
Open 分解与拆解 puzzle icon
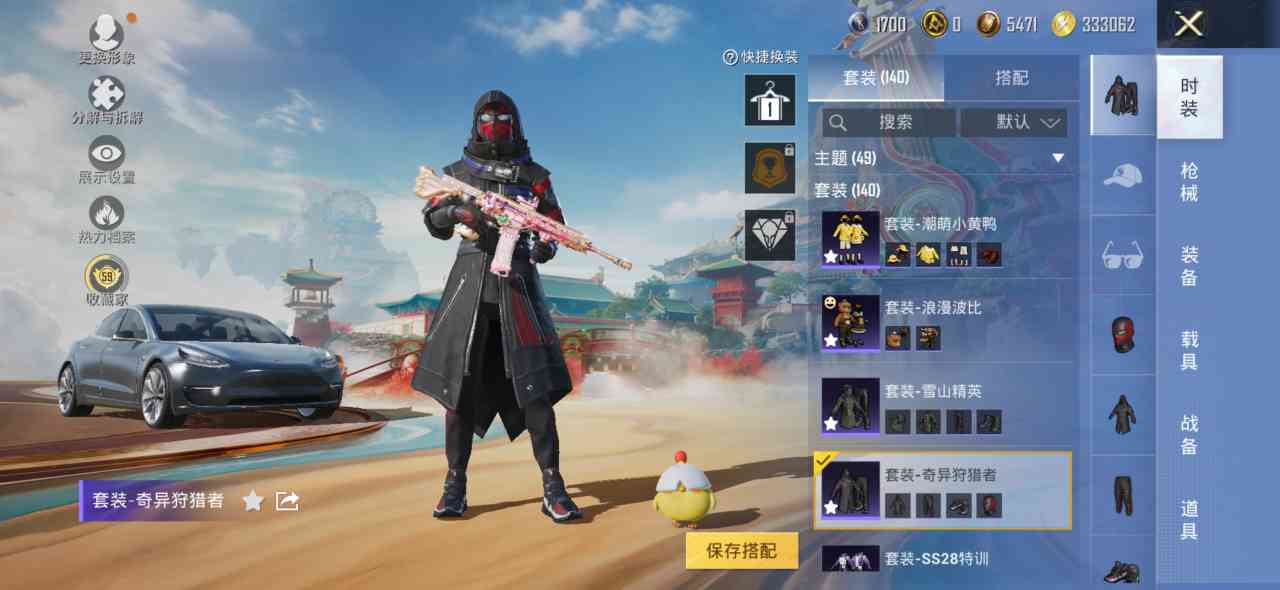[x=107, y=98]
